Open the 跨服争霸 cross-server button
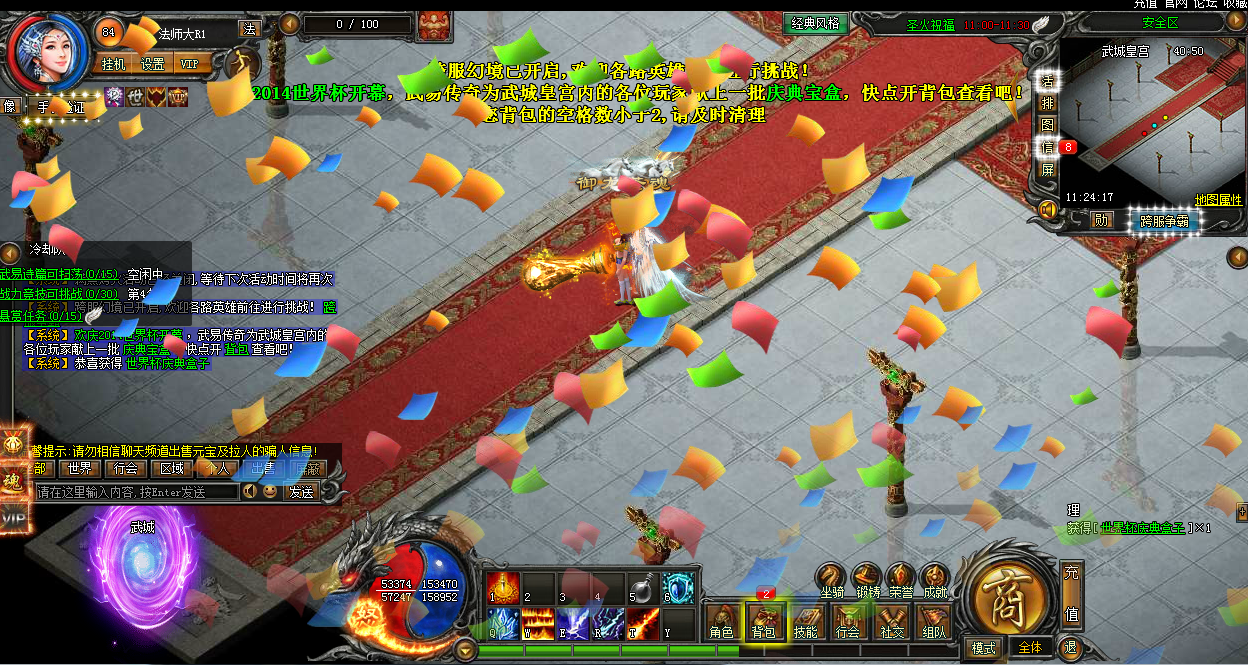The width and height of the screenshot is (1248, 665). [1163, 221]
